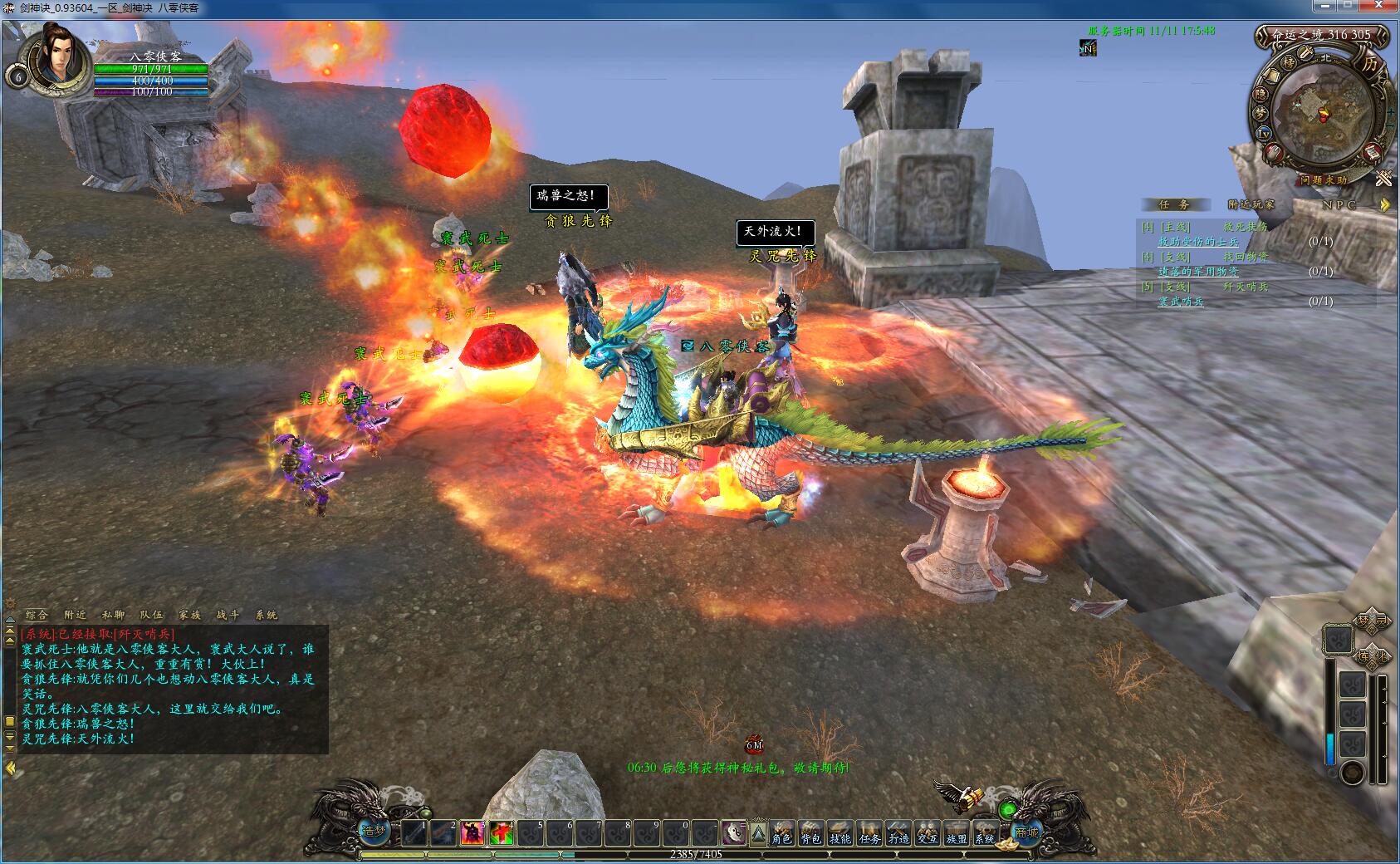Activate the red cross heal skill
Image resolution: width=1400 pixels, height=864 pixels.
click(x=501, y=832)
